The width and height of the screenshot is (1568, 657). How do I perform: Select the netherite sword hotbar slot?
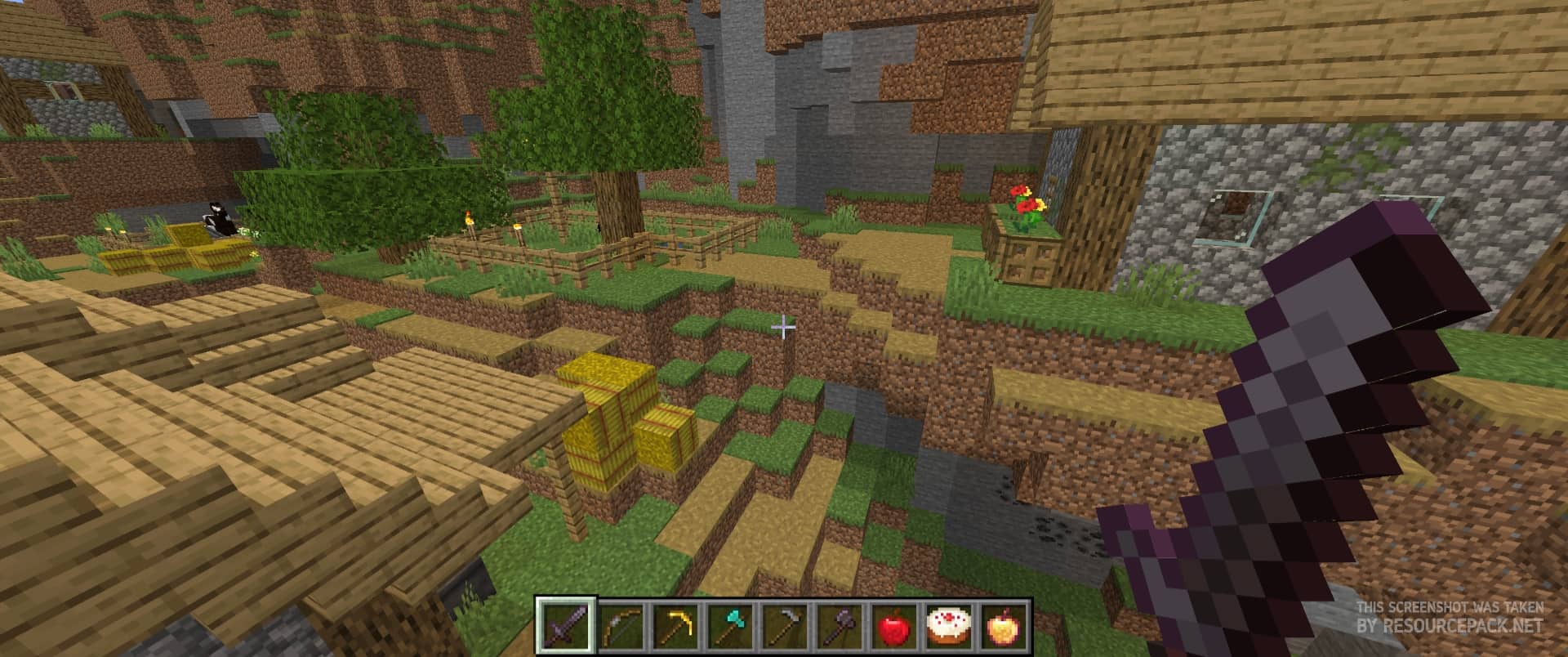pyautogui.click(x=565, y=627)
